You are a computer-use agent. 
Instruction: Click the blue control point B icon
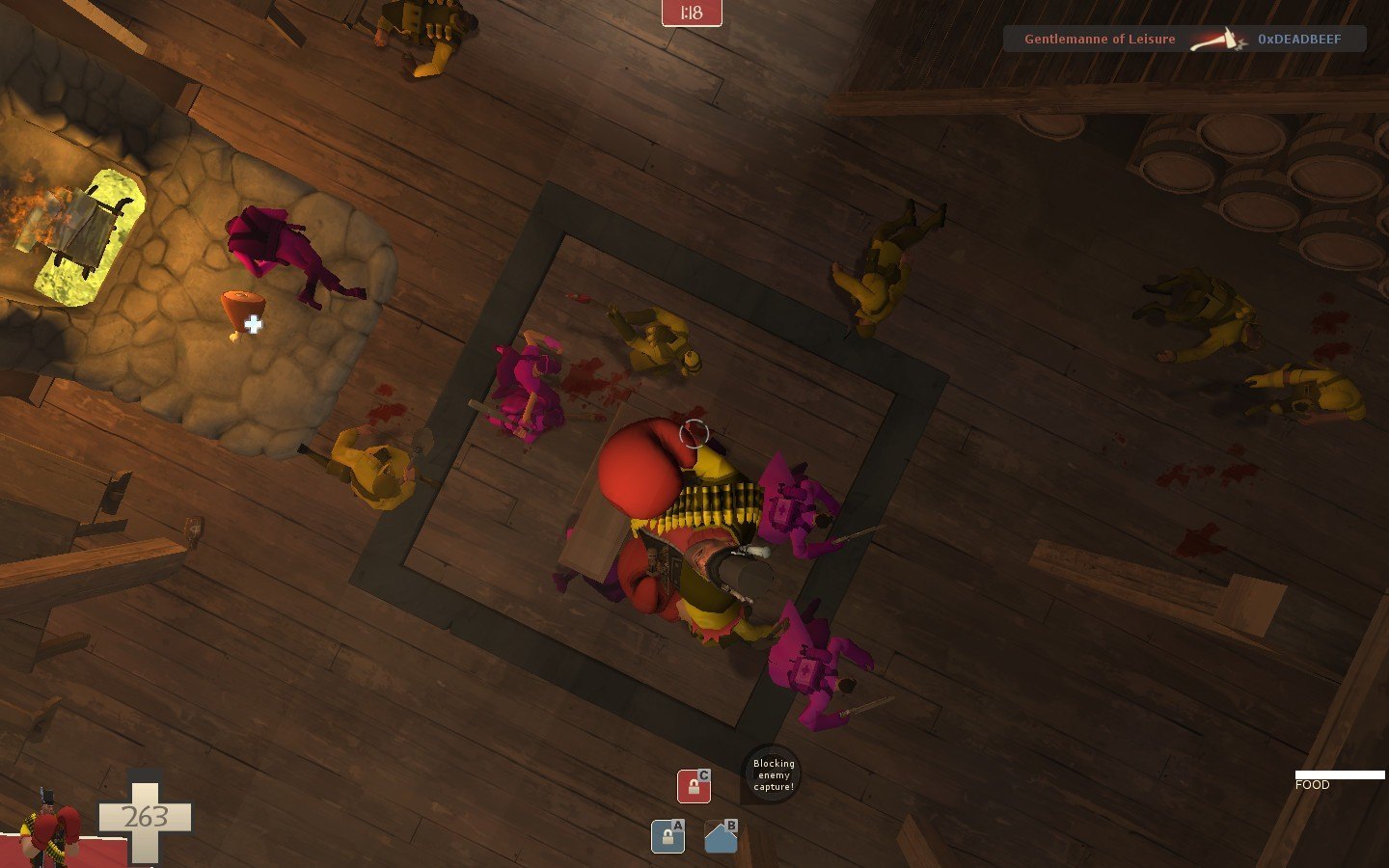pos(721,836)
